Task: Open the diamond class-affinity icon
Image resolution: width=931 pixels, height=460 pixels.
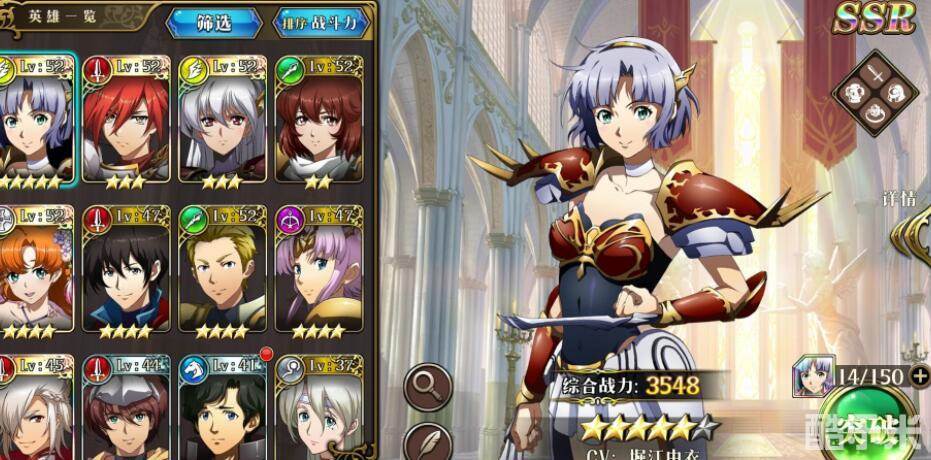Action: (x=875, y=93)
